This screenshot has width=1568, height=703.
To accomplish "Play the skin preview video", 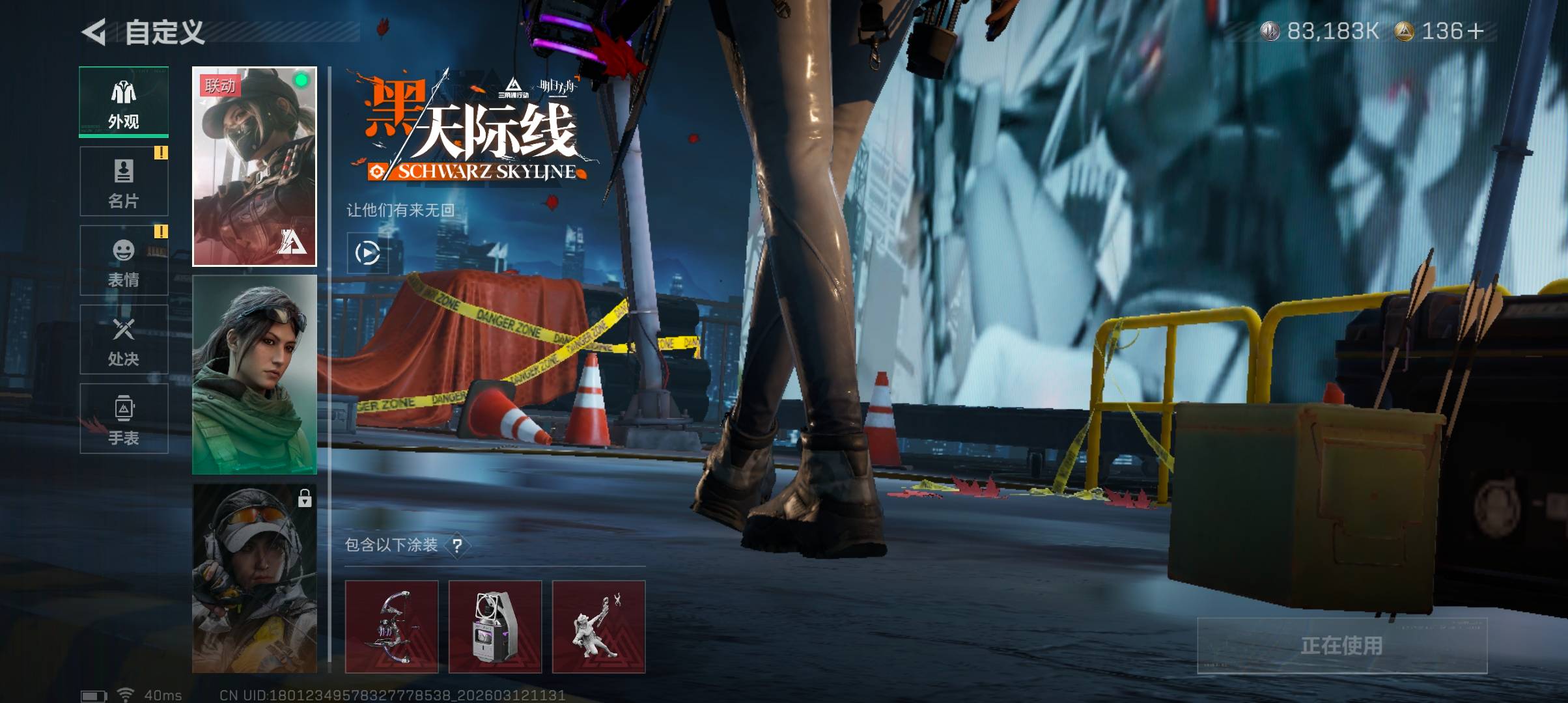I will tap(368, 253).
